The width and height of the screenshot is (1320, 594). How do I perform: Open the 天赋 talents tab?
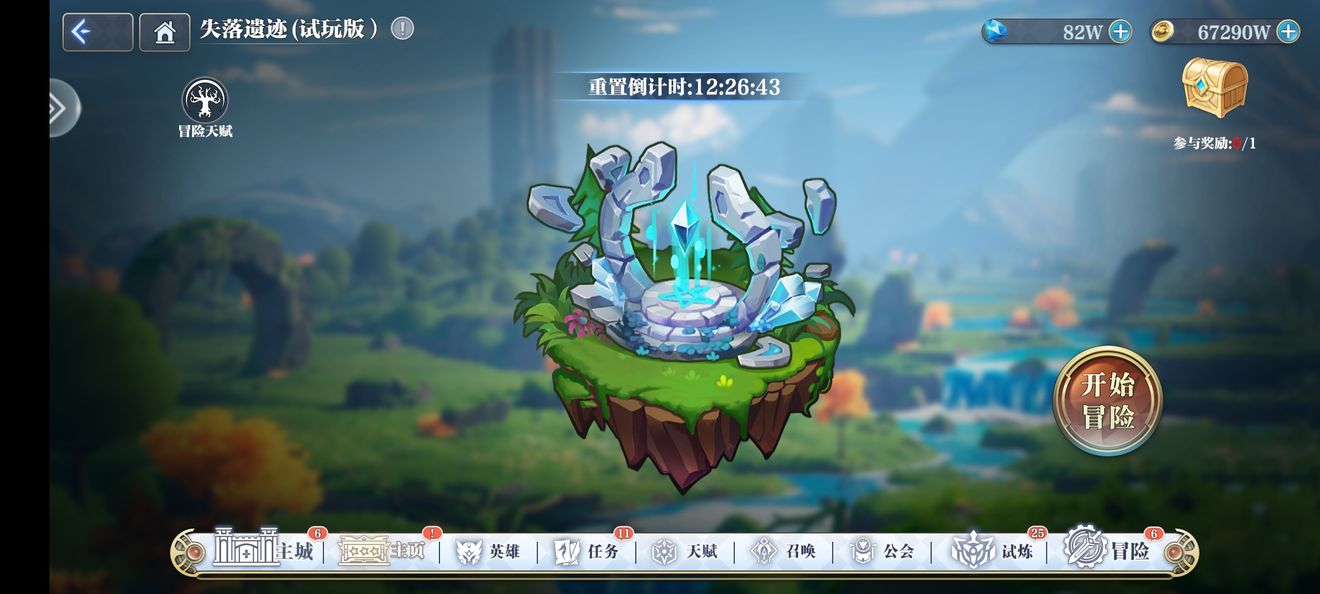point(685,551)
